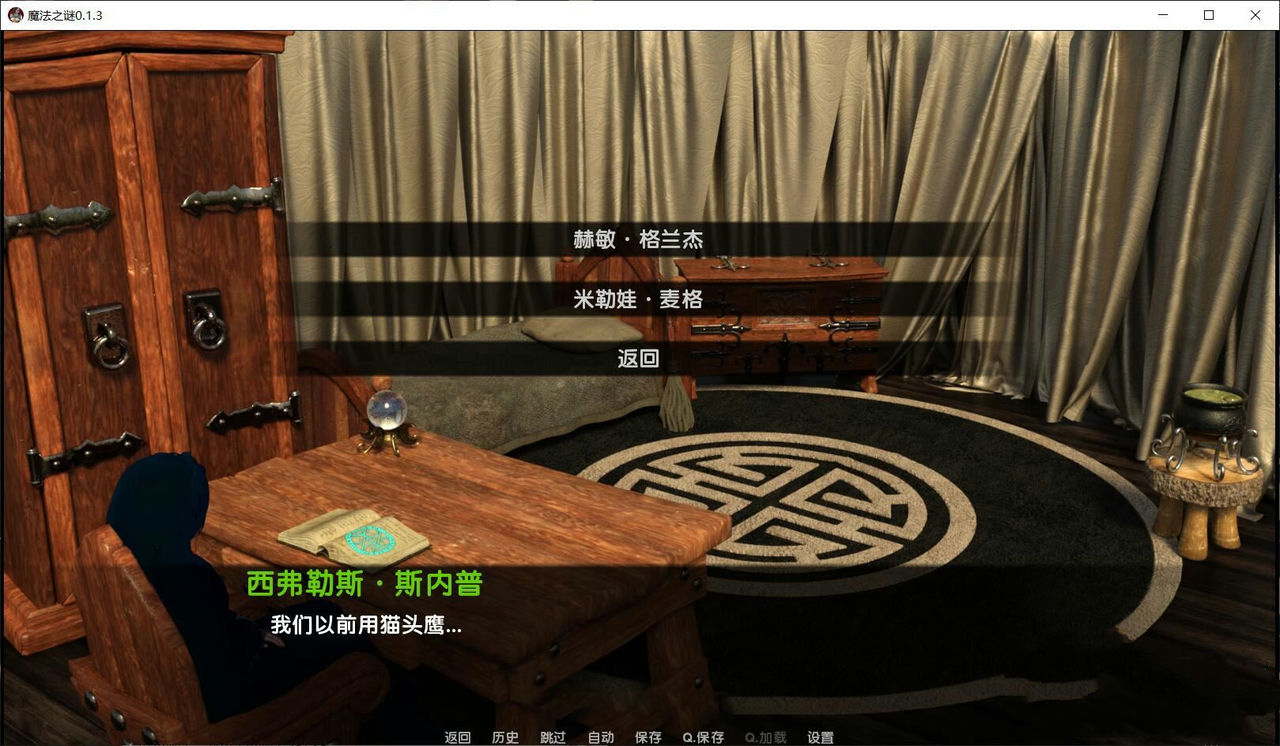Maximize the game window
This screenshot has width=1280, height=746.
coord(1208,15)
